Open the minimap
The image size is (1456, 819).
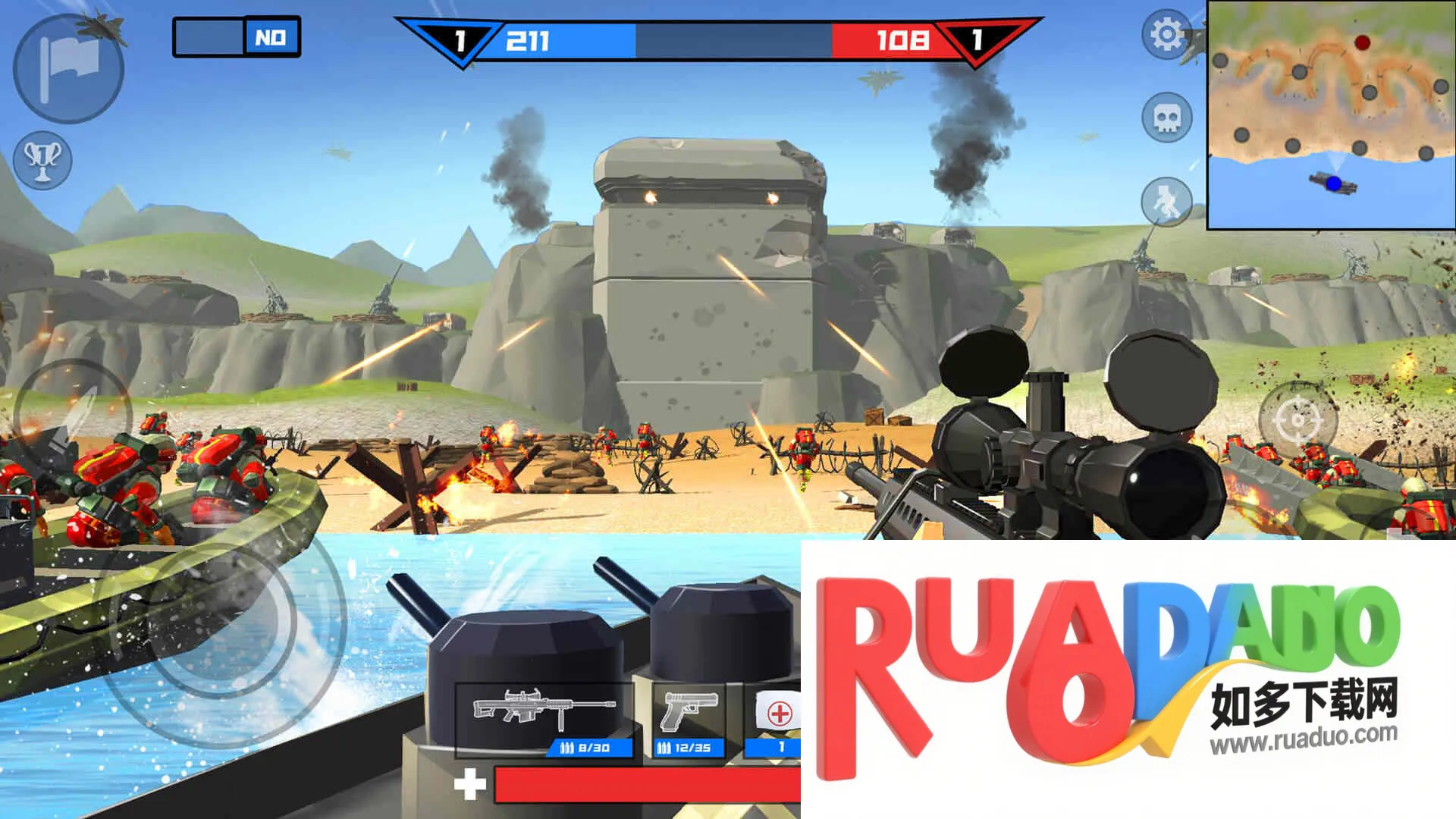(x=1331, y=115)
